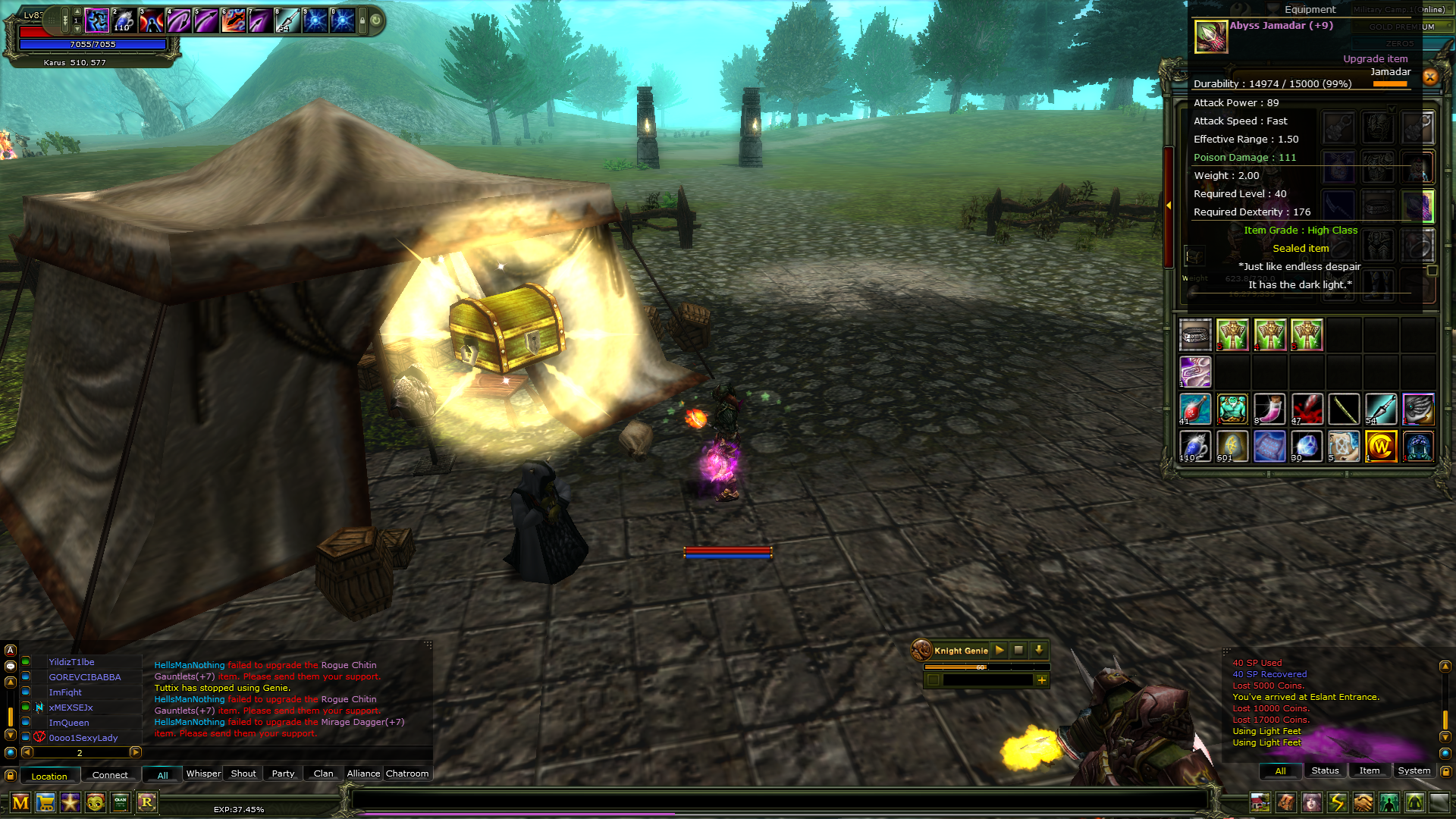Open the Clan board icon

point(121,802)
